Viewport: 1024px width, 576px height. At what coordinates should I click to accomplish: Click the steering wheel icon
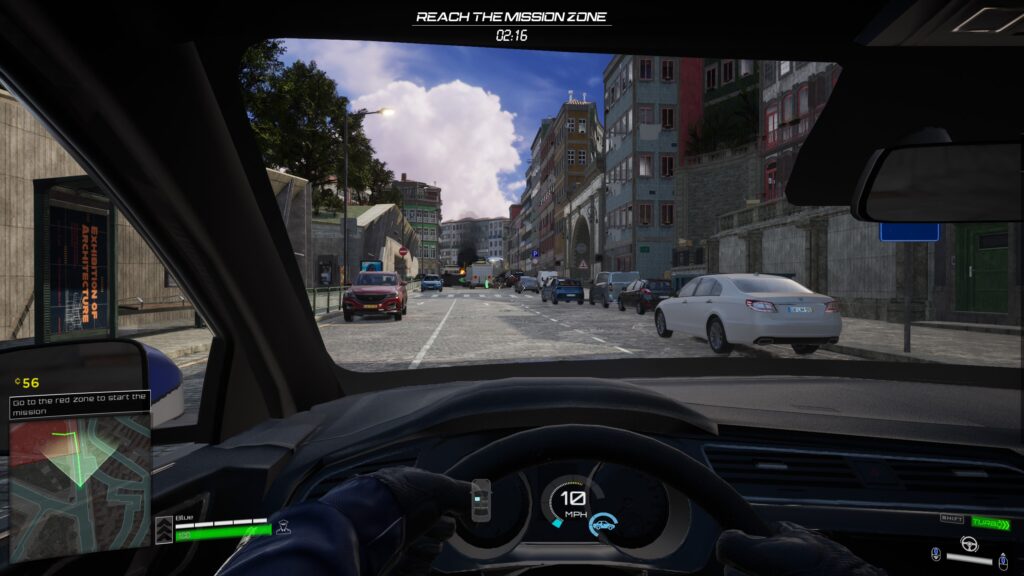(x=968, y=544)
